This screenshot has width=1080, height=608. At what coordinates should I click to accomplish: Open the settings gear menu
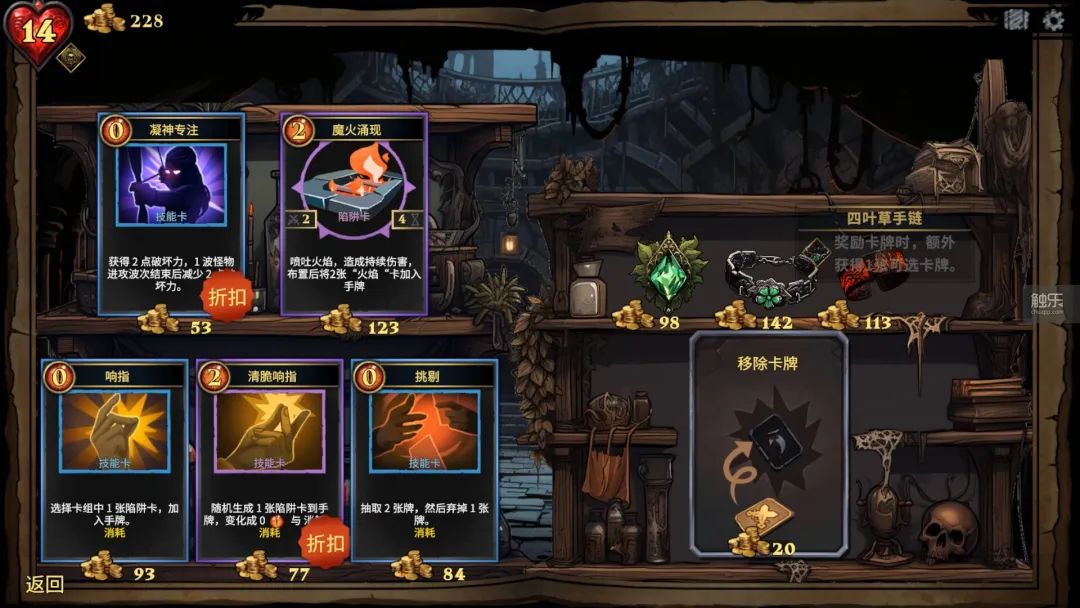click(x=1053, y=19)
